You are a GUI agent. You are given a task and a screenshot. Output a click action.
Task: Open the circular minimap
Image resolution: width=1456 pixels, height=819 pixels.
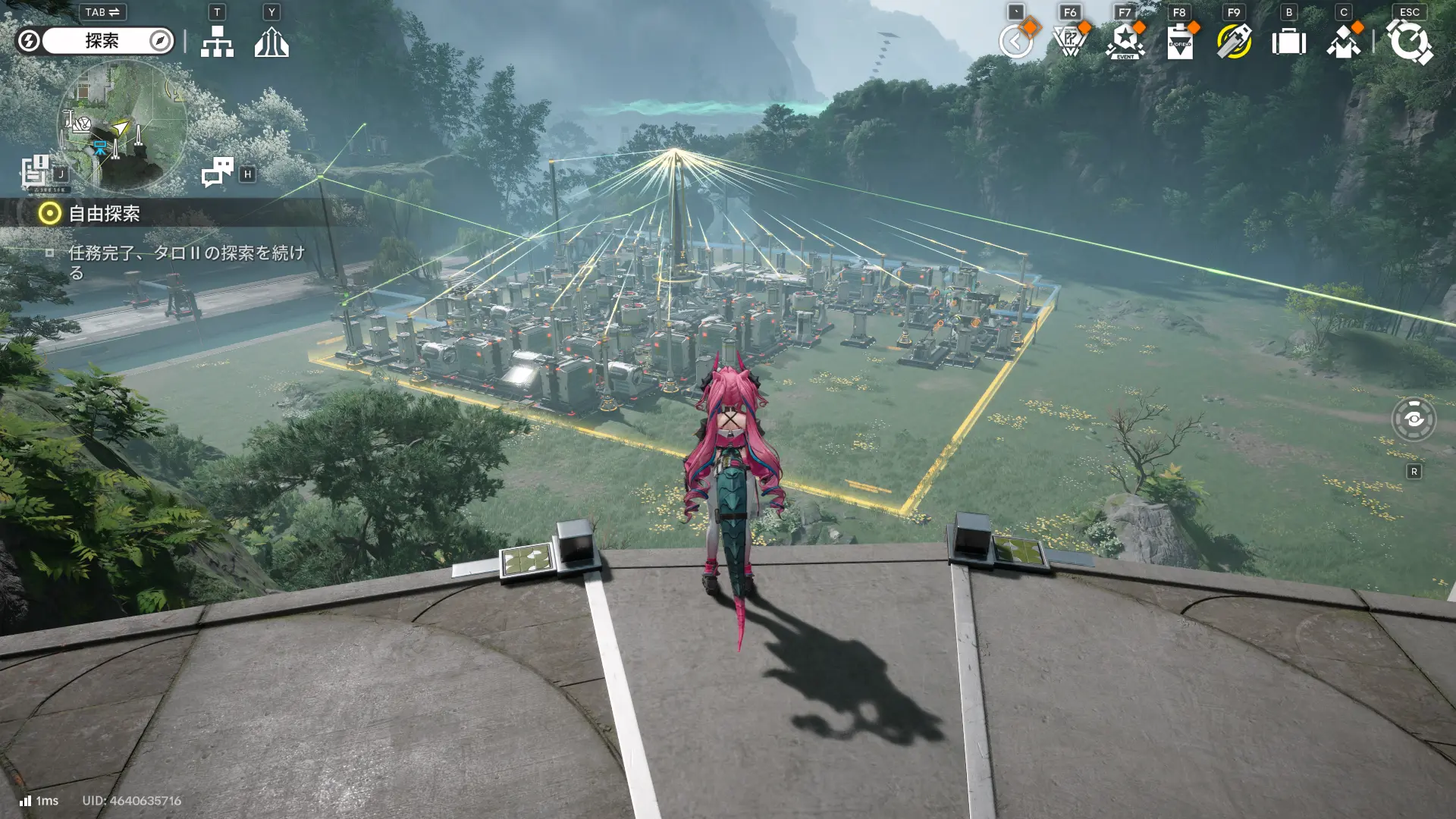pos(121,125)
